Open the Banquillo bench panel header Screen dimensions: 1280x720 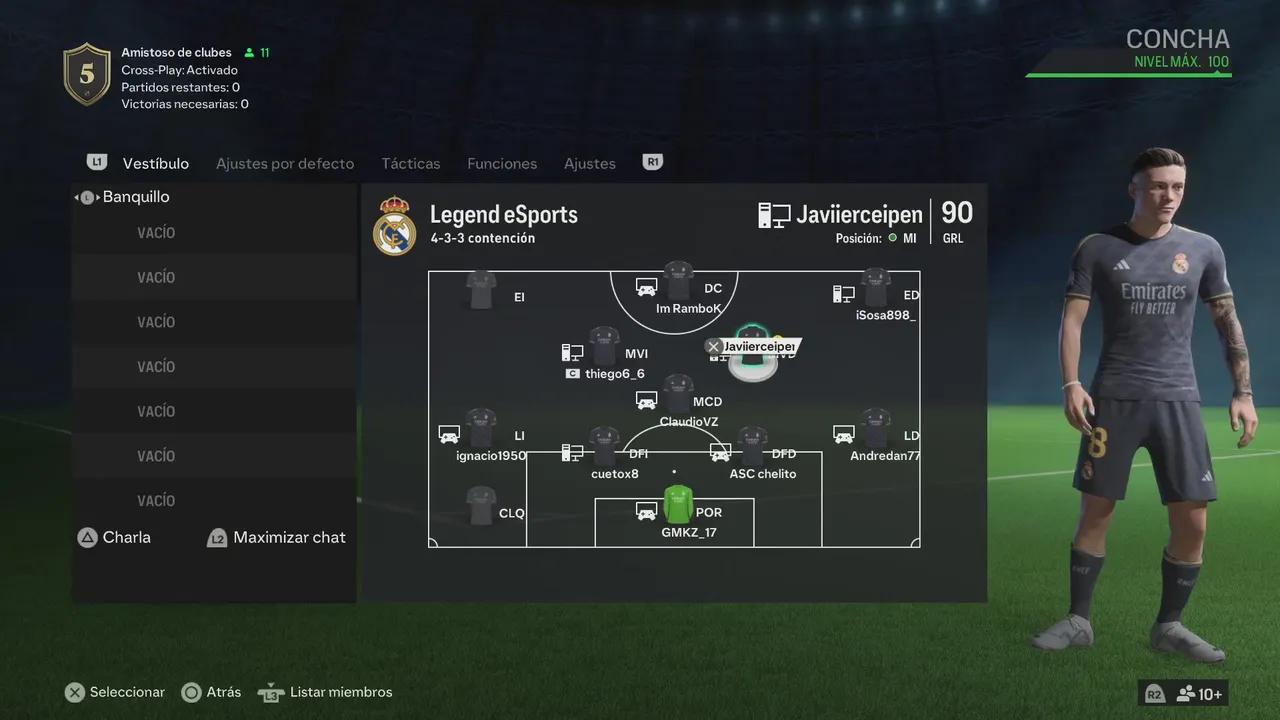coord(136,197)
